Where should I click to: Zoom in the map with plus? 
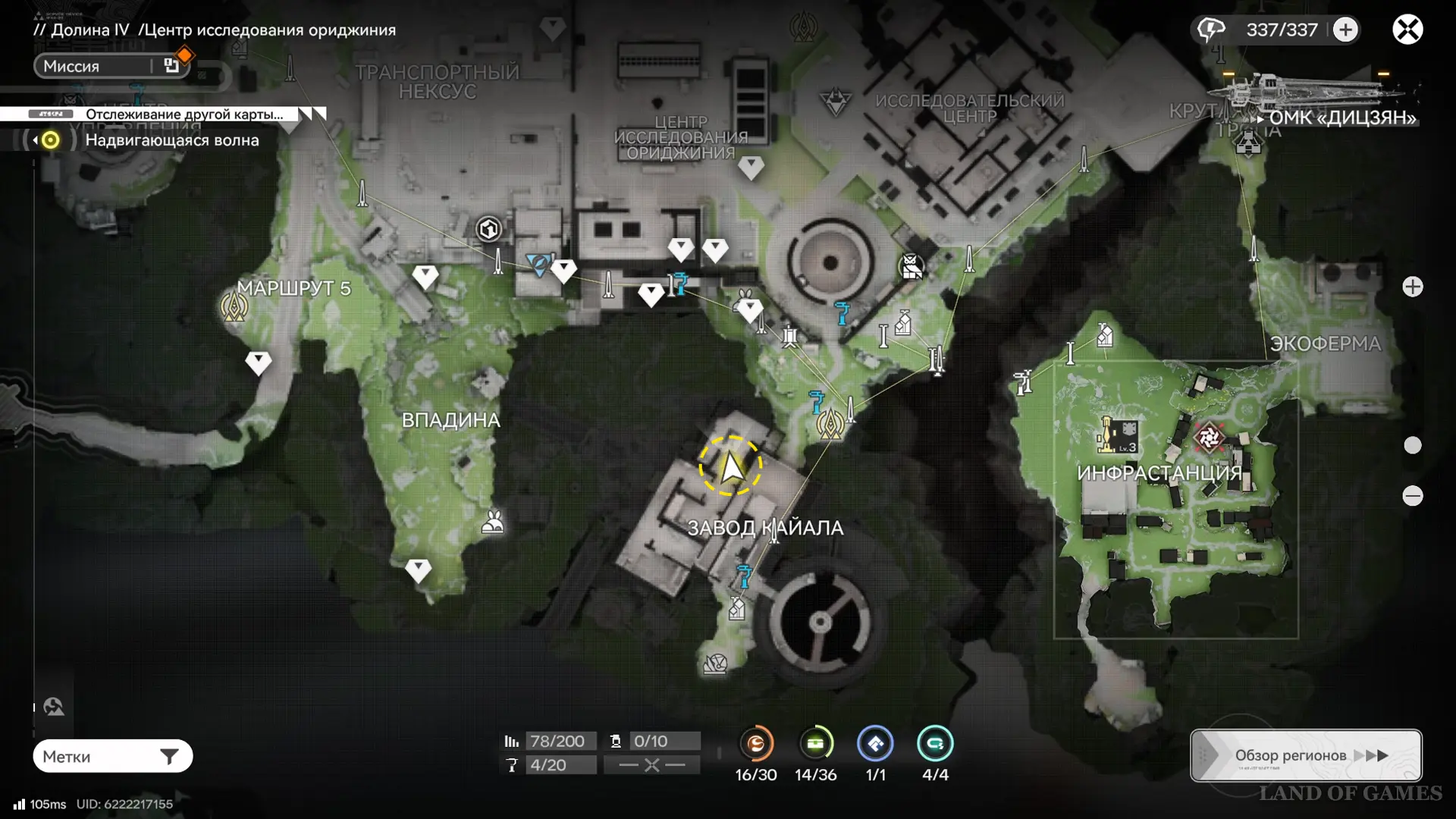pyautogui.click(x=1412, y=287)
